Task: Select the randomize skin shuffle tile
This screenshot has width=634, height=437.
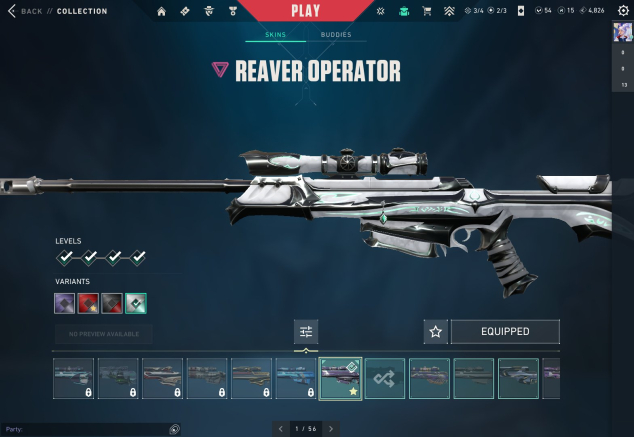Action: click(385, 379)
